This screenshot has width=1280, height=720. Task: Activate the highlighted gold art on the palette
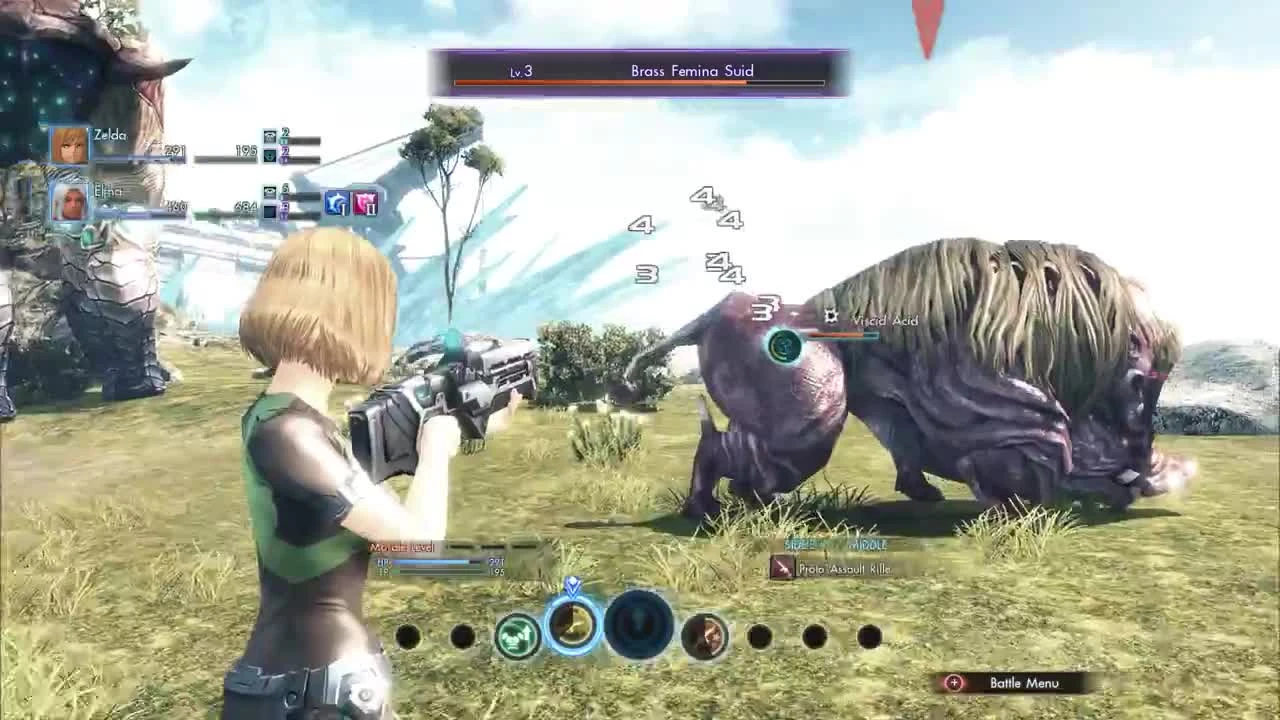click(x=572, y=625)
